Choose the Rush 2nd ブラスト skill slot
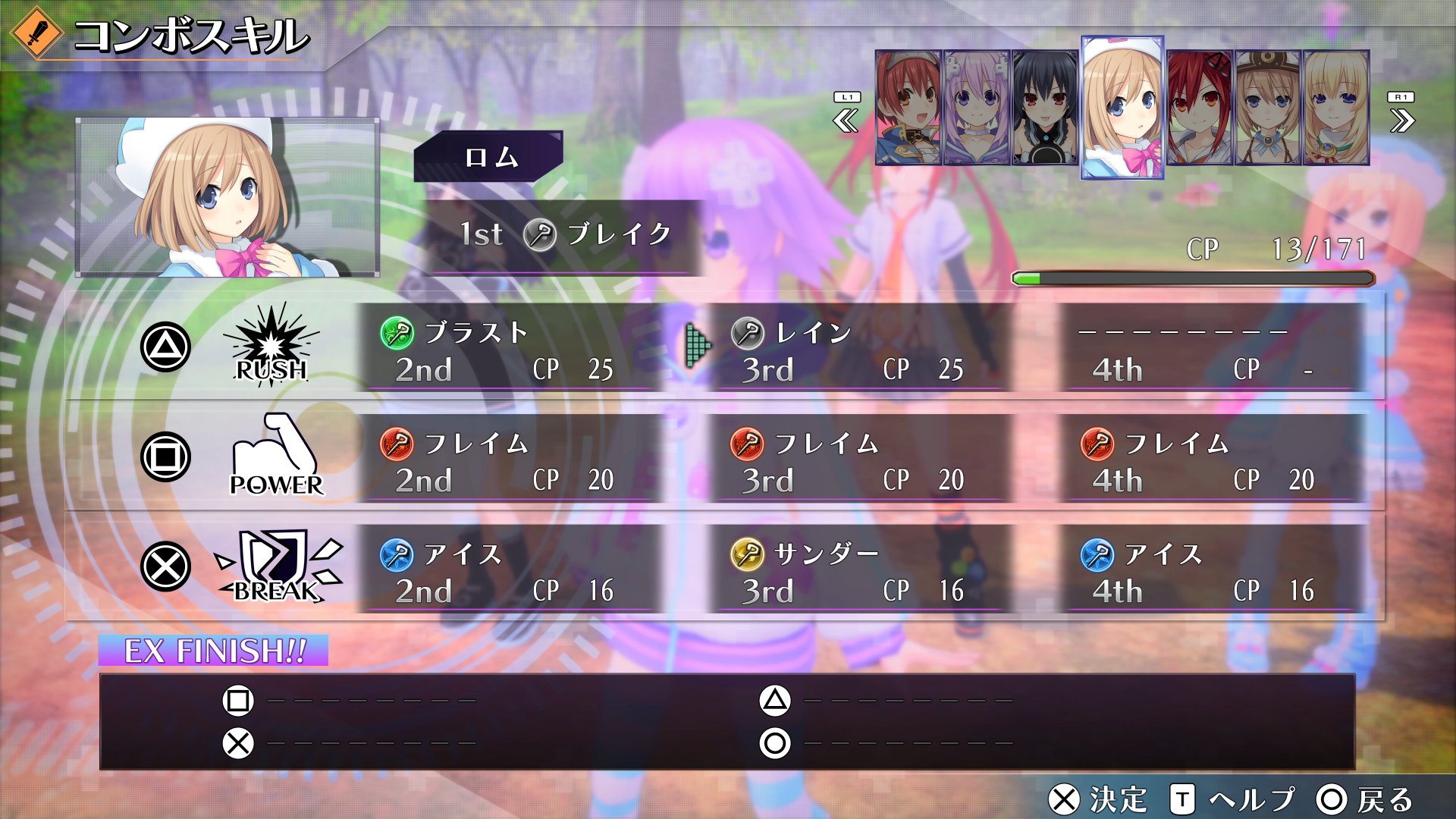Image resolution: width=1456 pixels, height=819 pixels. click(508, 349)
